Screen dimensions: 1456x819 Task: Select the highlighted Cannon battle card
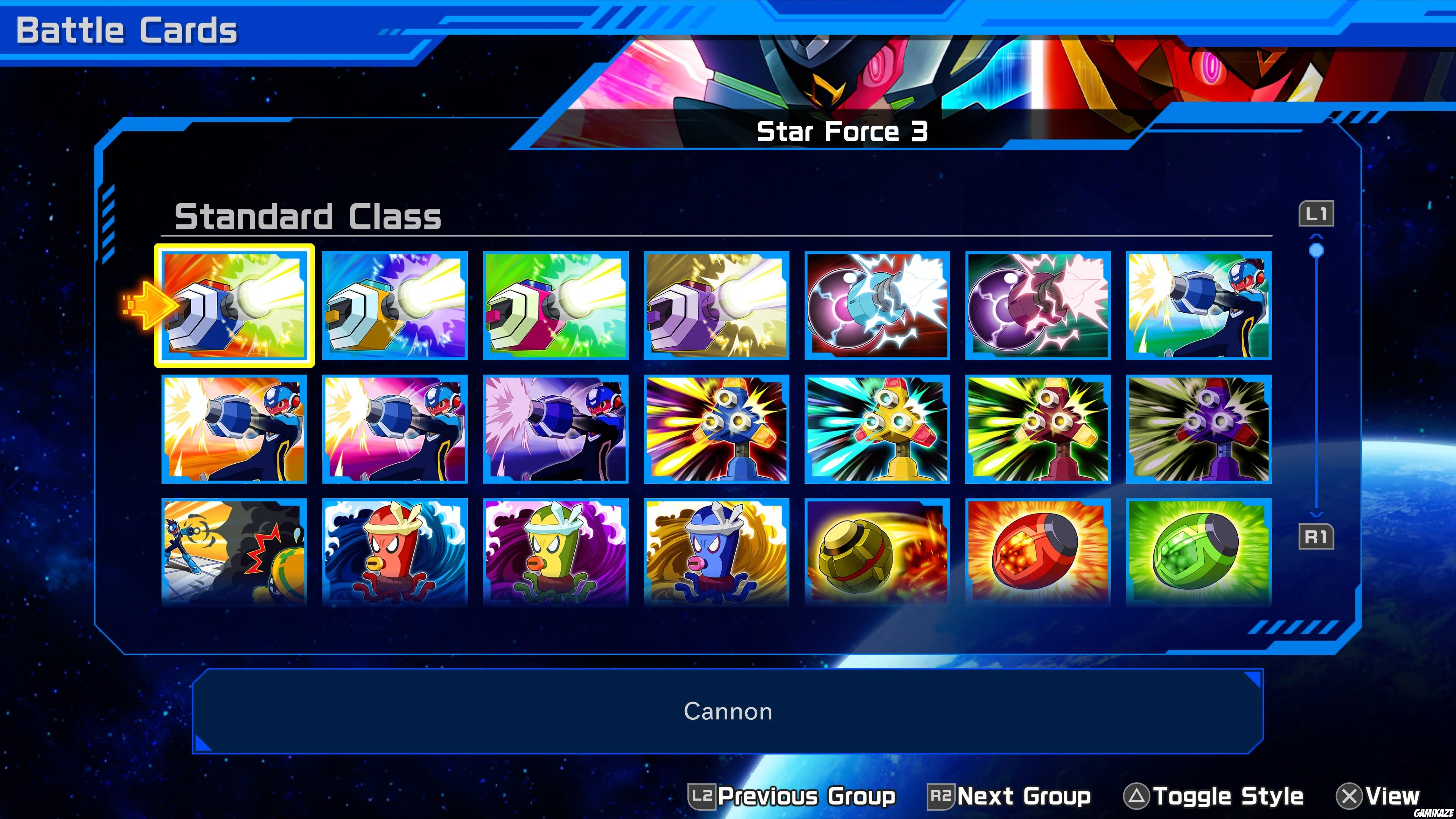(x=235, y=305)
